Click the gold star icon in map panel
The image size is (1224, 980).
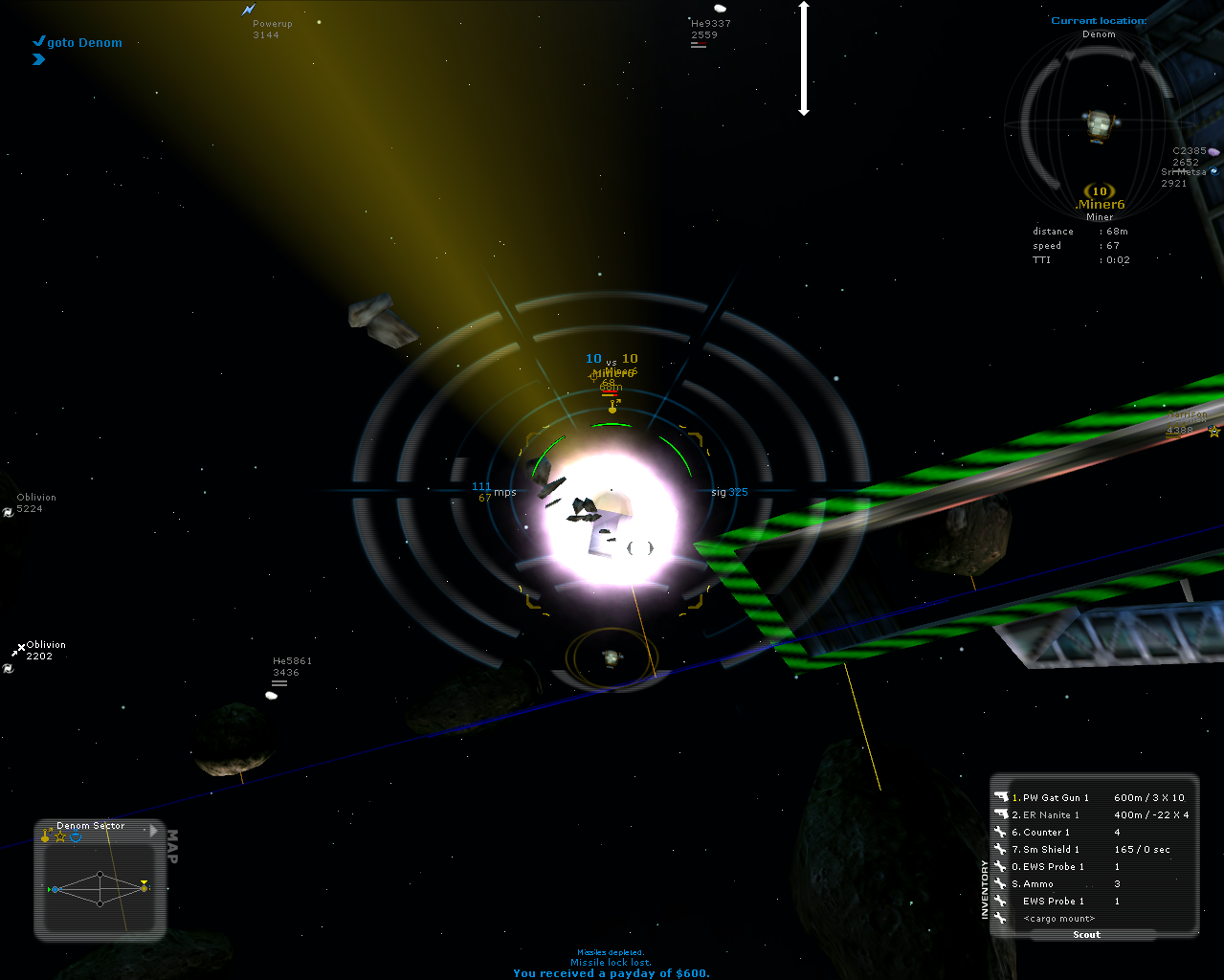tap(60, 837)
